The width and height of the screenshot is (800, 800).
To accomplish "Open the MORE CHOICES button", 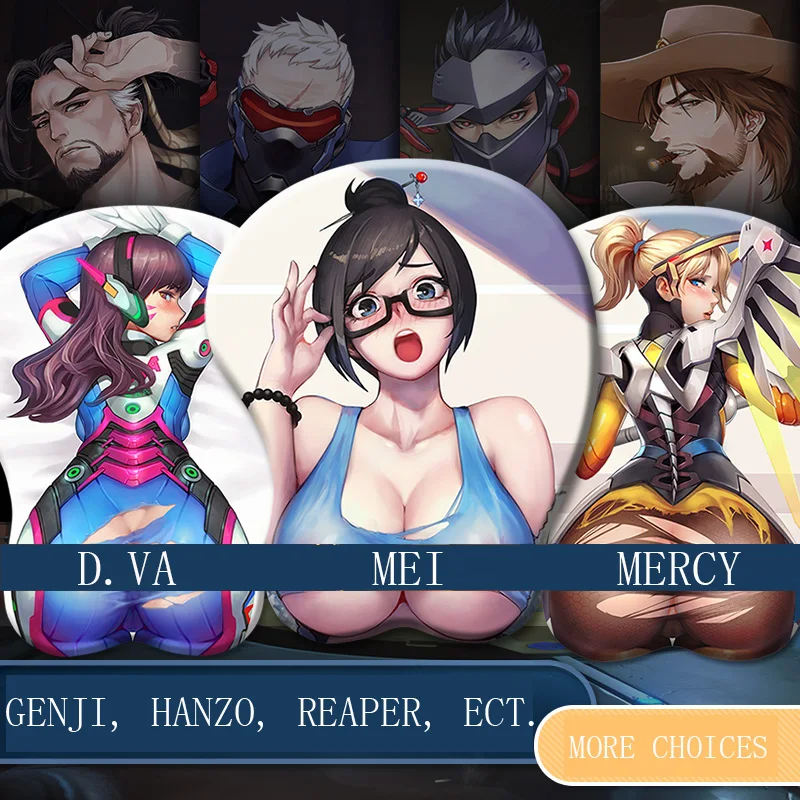I will [x=668, y=747].
